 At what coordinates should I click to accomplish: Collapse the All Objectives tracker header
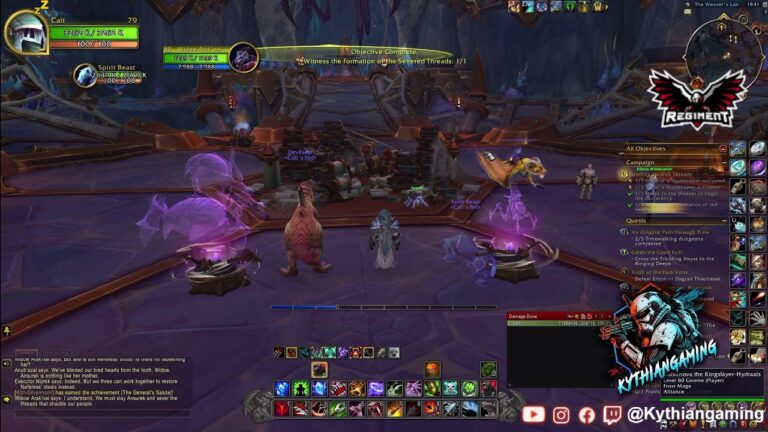tap(722, 148)
